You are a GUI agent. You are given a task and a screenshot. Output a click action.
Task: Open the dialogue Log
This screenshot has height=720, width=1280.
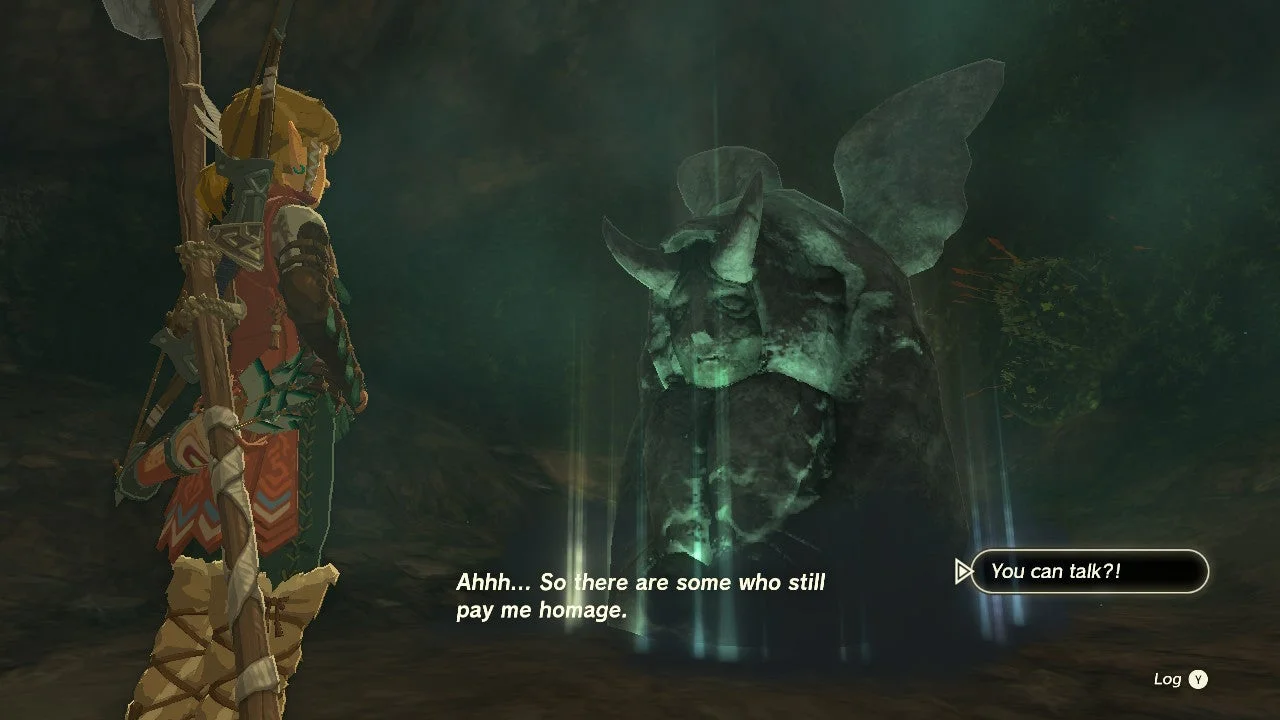click(1181, 680)
